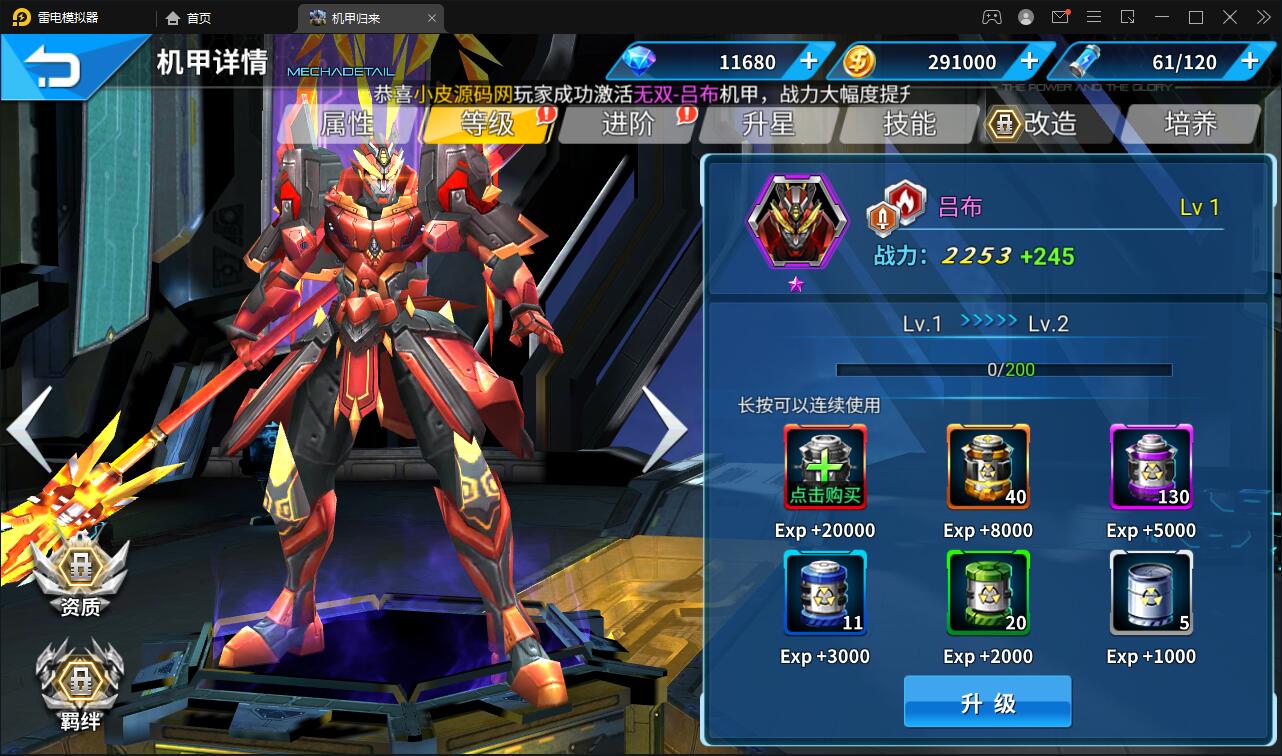
Task: Buy the Exp +20000 canister
Action: [825, 466]
